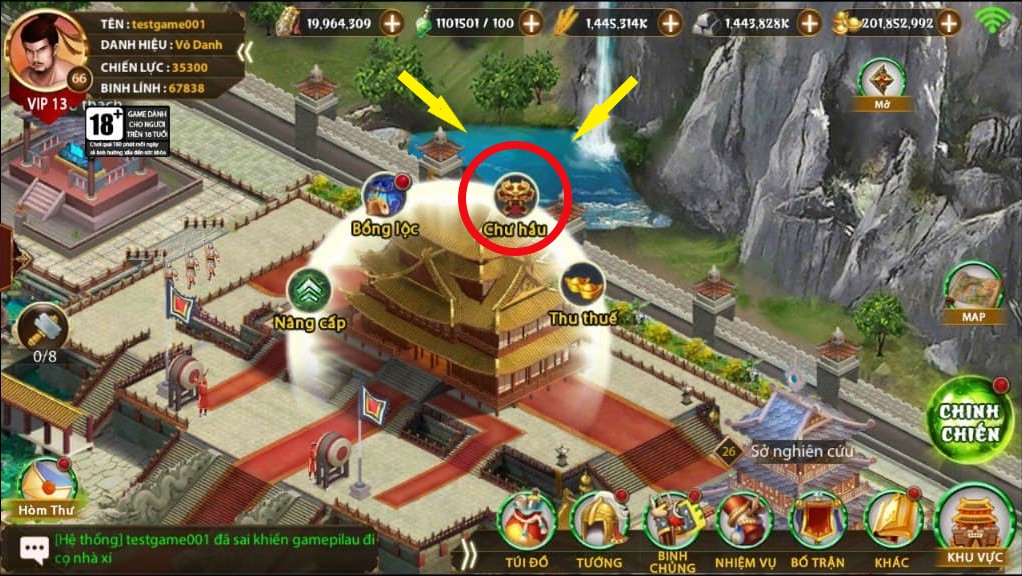Image resolution: width=1022 pixels, height=576 pixels.
Task: Tap Nâng cấp to upgrade the palace
Action: (310, 292)
